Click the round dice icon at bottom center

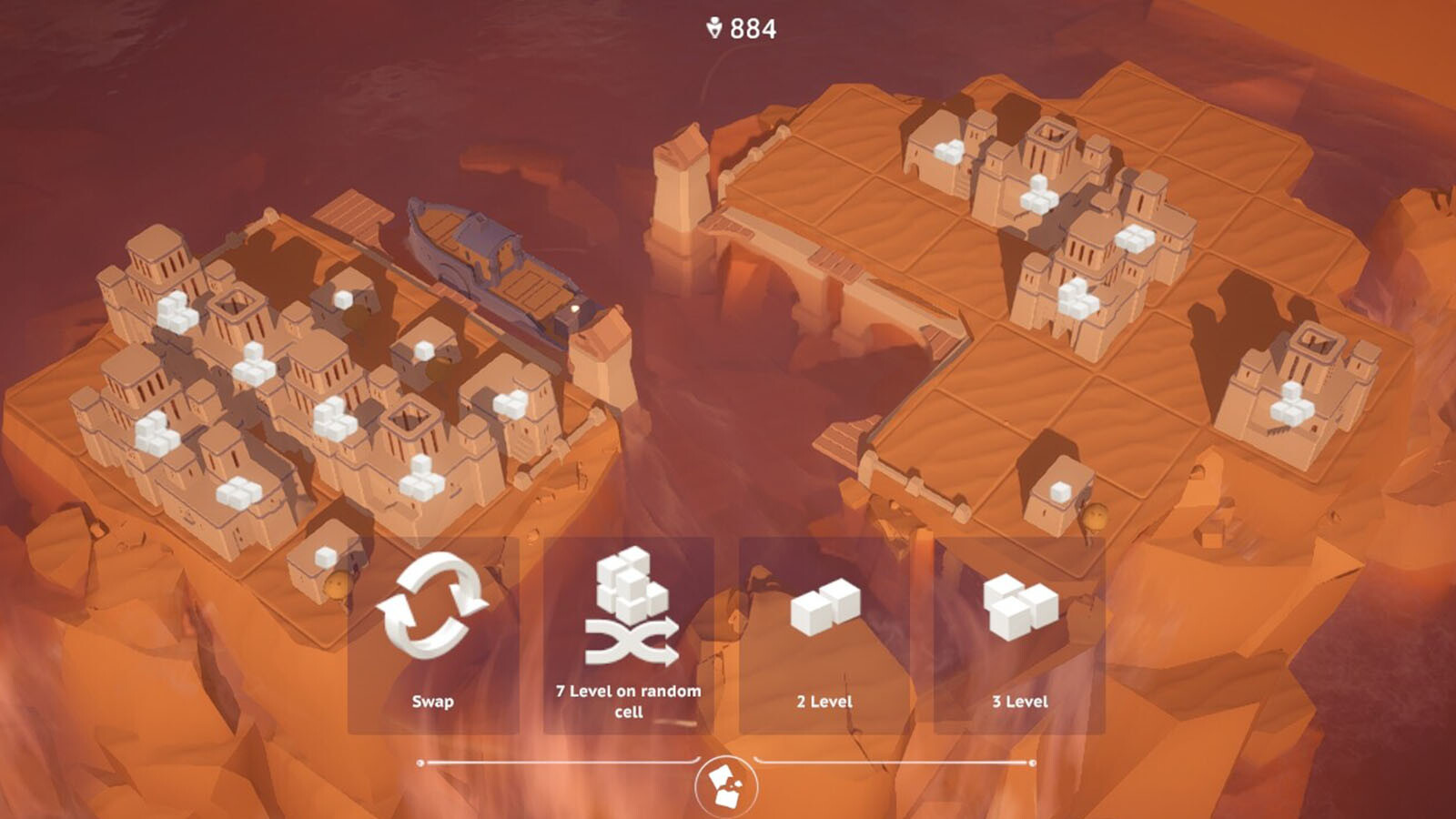pos(726,786)
